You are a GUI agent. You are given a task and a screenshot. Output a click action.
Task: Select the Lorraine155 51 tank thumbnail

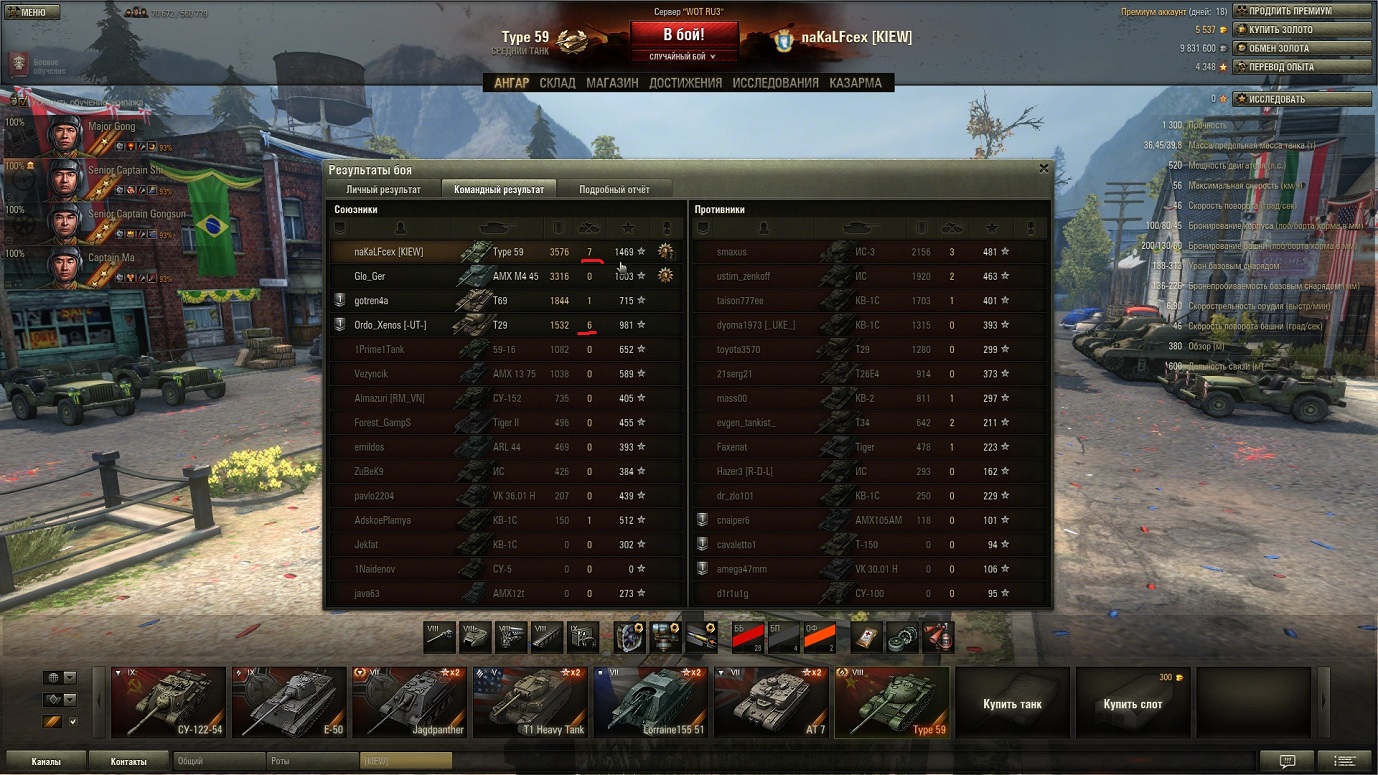[650, 702]
